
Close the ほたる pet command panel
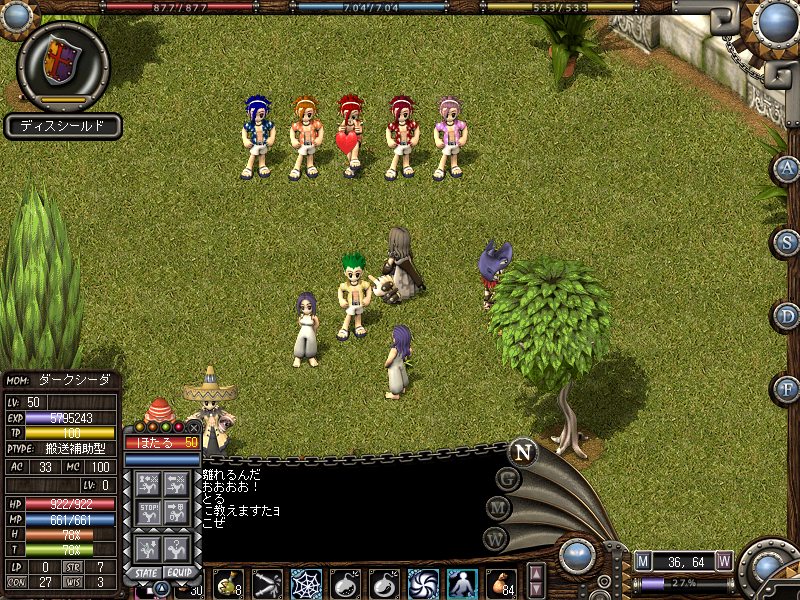click(x=193, y=427)
